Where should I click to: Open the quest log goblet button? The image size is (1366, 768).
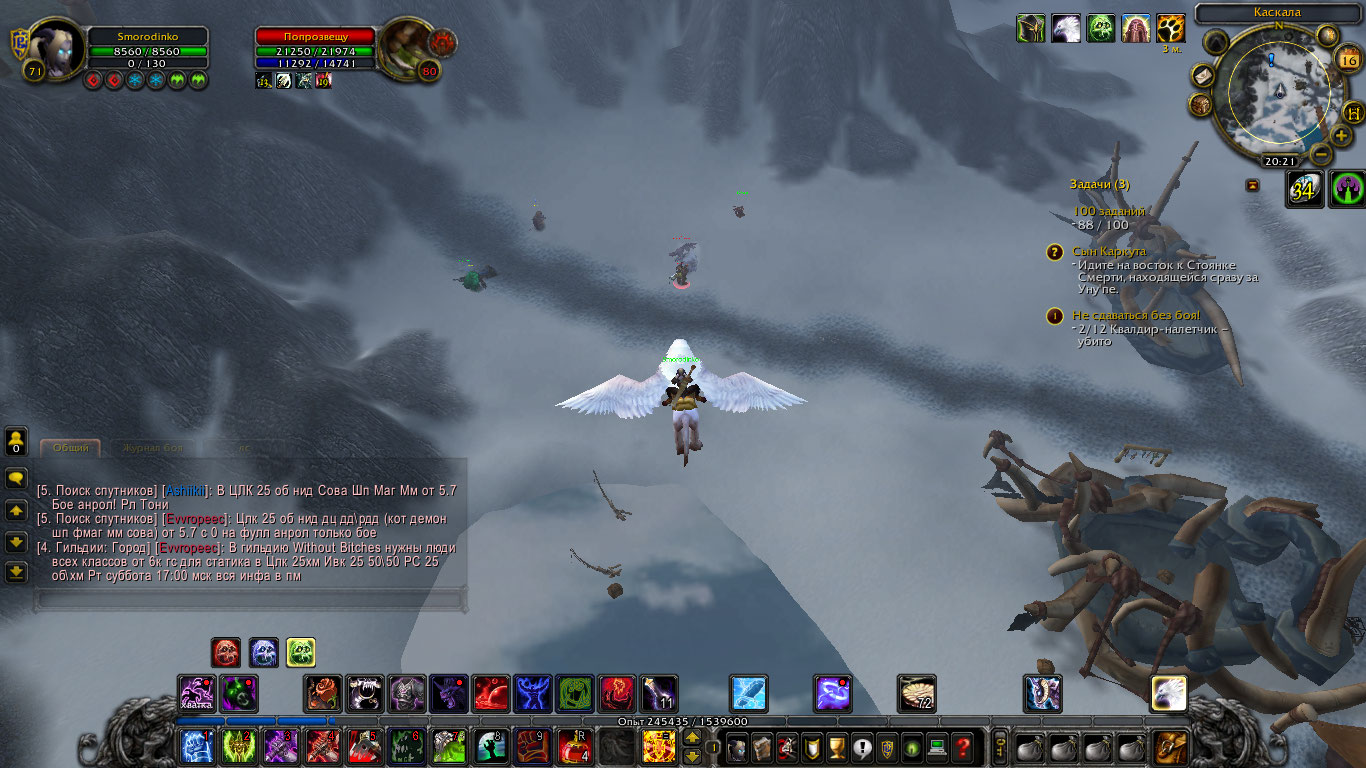837,746
